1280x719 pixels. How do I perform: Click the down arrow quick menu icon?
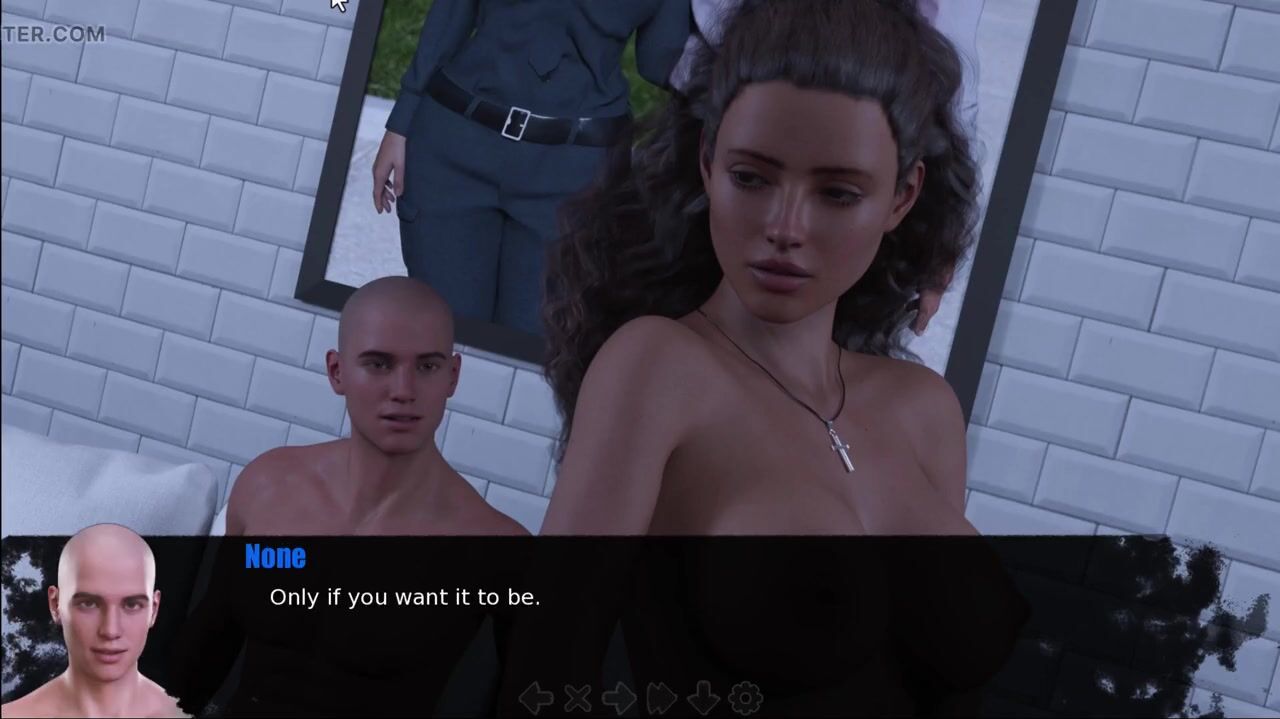tap(703, 697)
